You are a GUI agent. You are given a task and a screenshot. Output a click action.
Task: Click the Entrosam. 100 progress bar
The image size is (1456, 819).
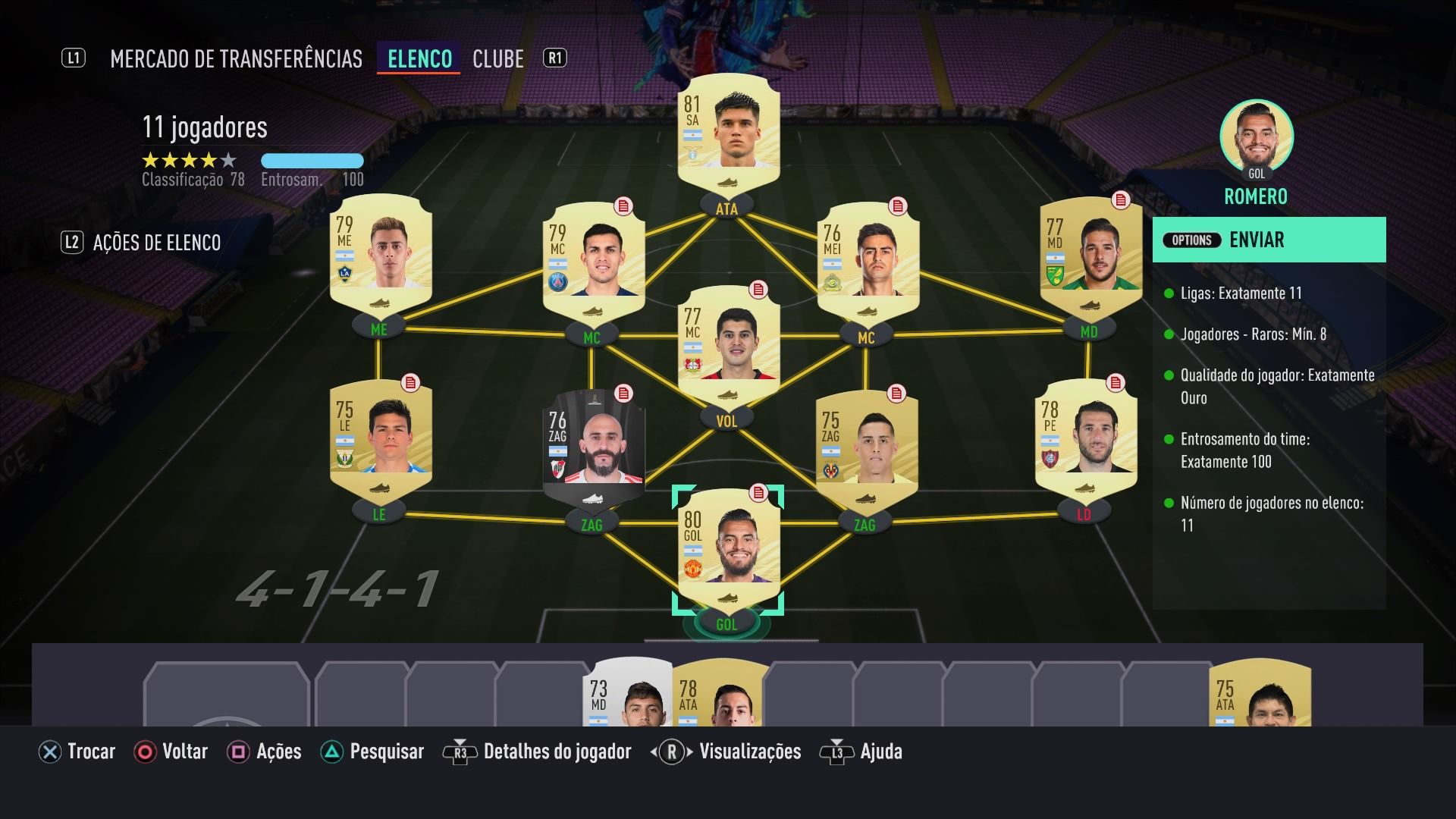pos(312,161)
